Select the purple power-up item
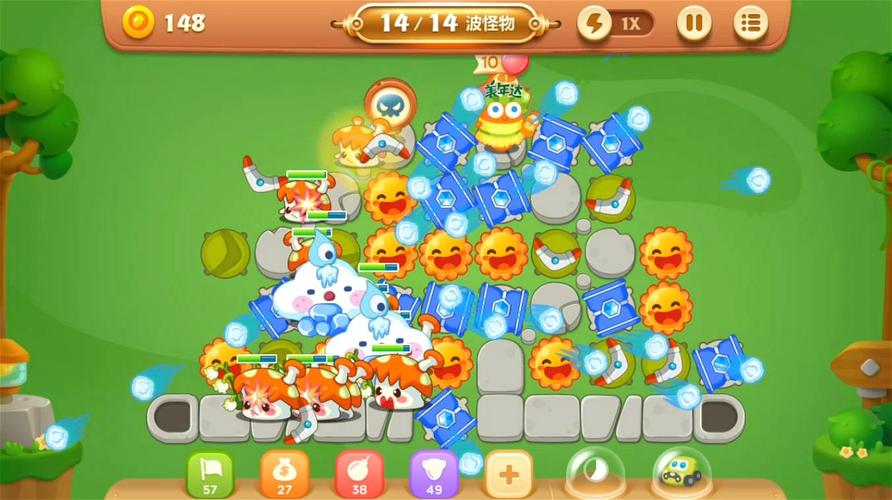The width and height of the screenshot is (892, 500). (433, 471)
